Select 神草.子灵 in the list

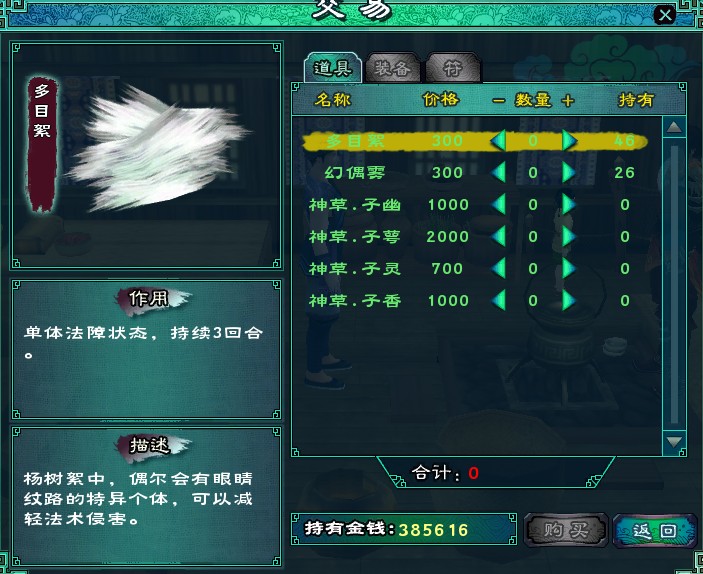point(354,269)
